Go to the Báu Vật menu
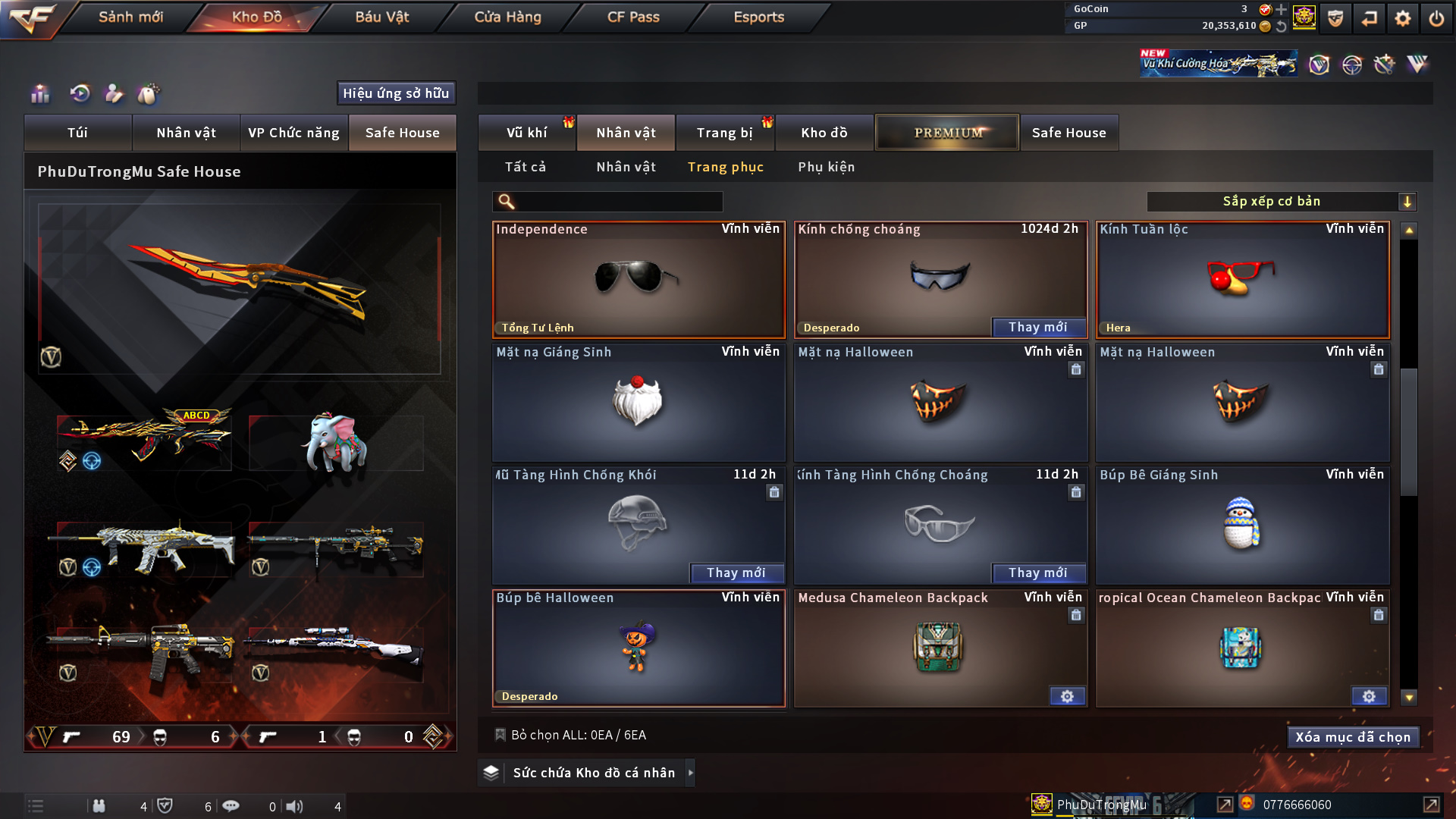 pyautogui.click(x=381, y=17)
